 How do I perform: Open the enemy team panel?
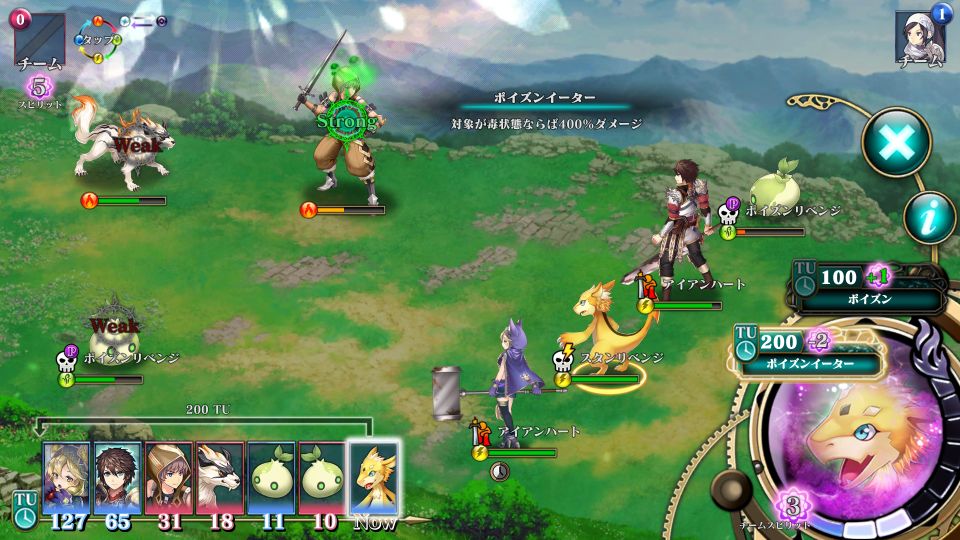[40, 40]
